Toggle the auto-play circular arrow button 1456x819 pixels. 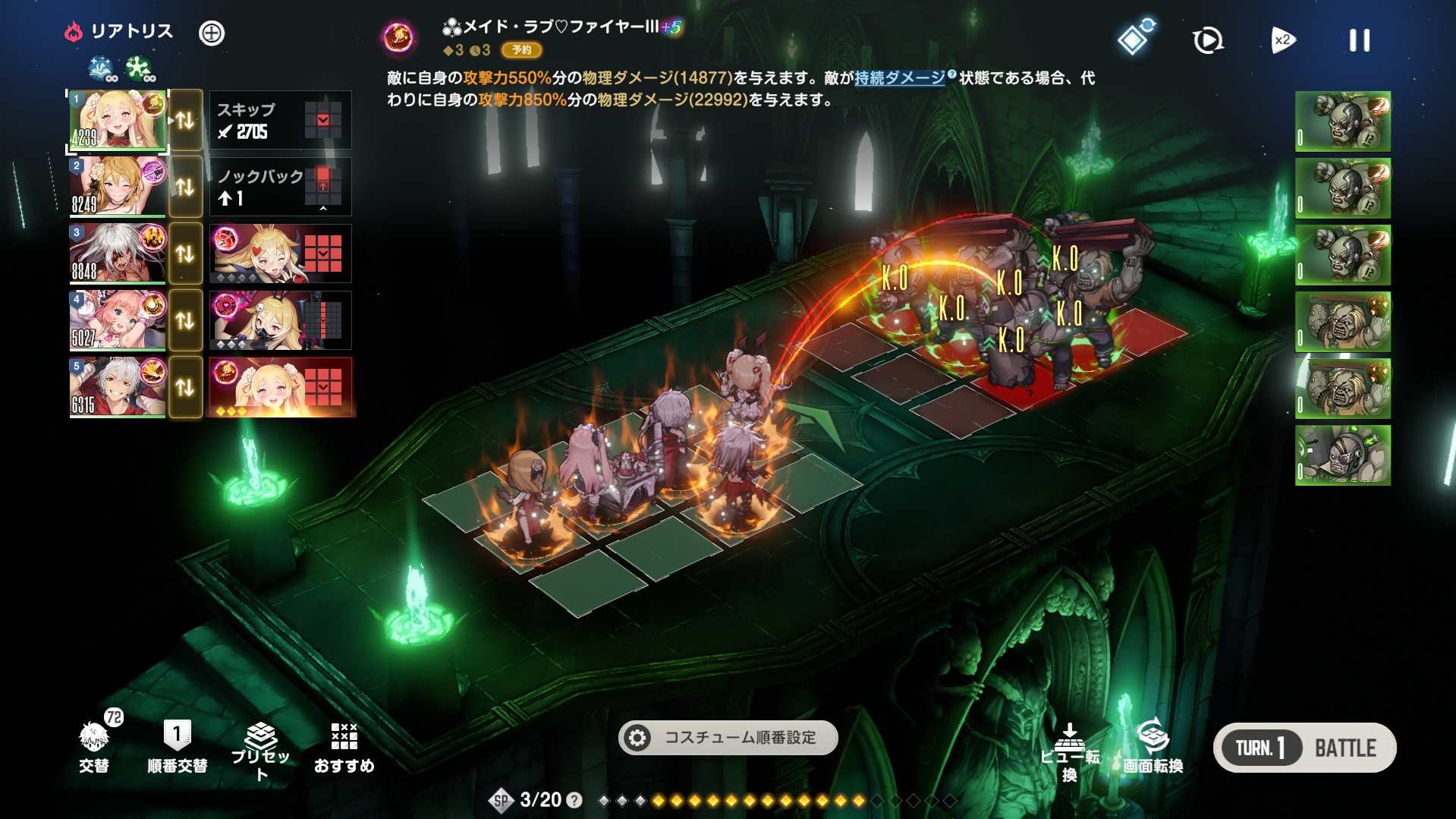click(1207, 40)
